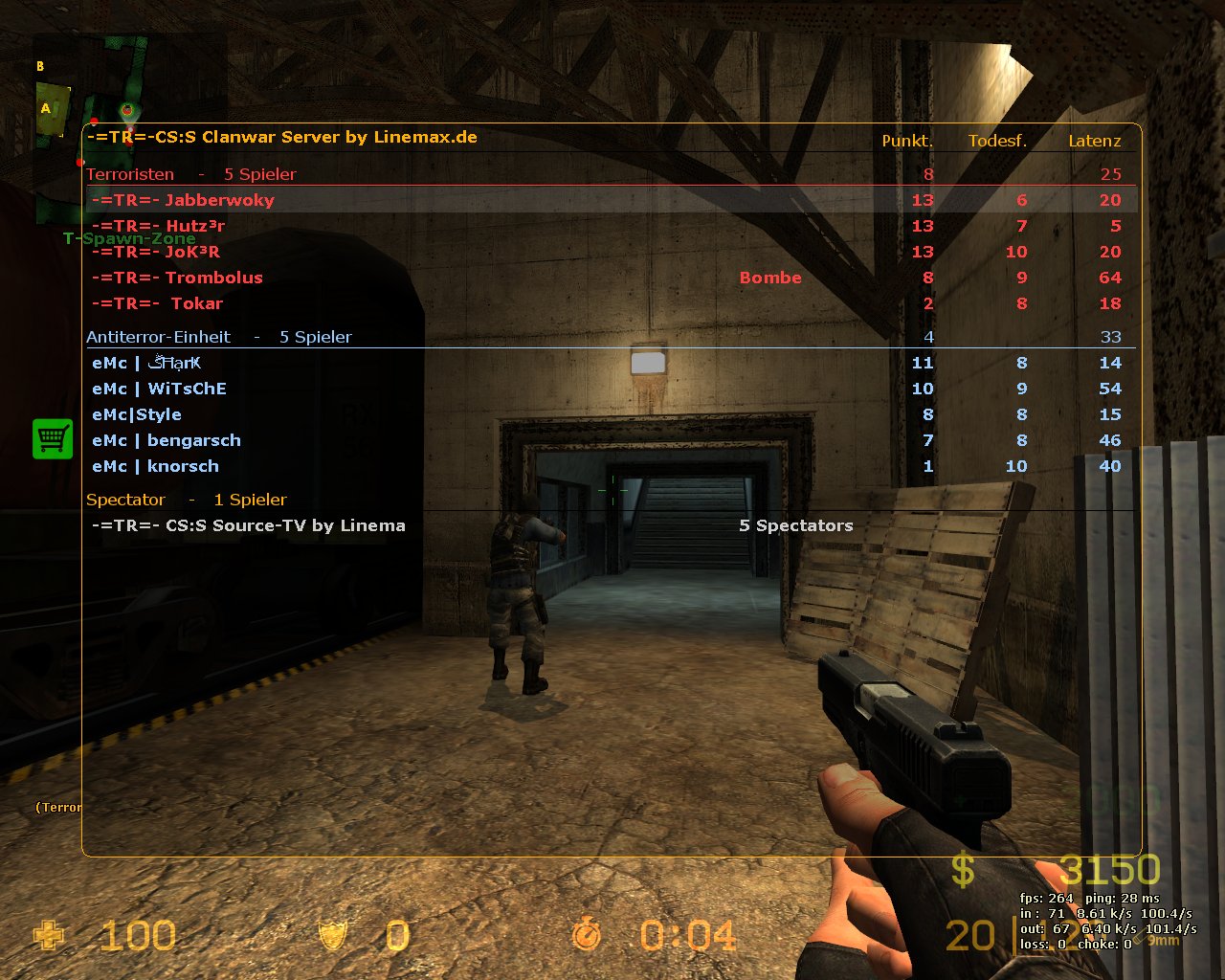Click the Punkt. column header
1225x980 pixels.
(906, 141)
